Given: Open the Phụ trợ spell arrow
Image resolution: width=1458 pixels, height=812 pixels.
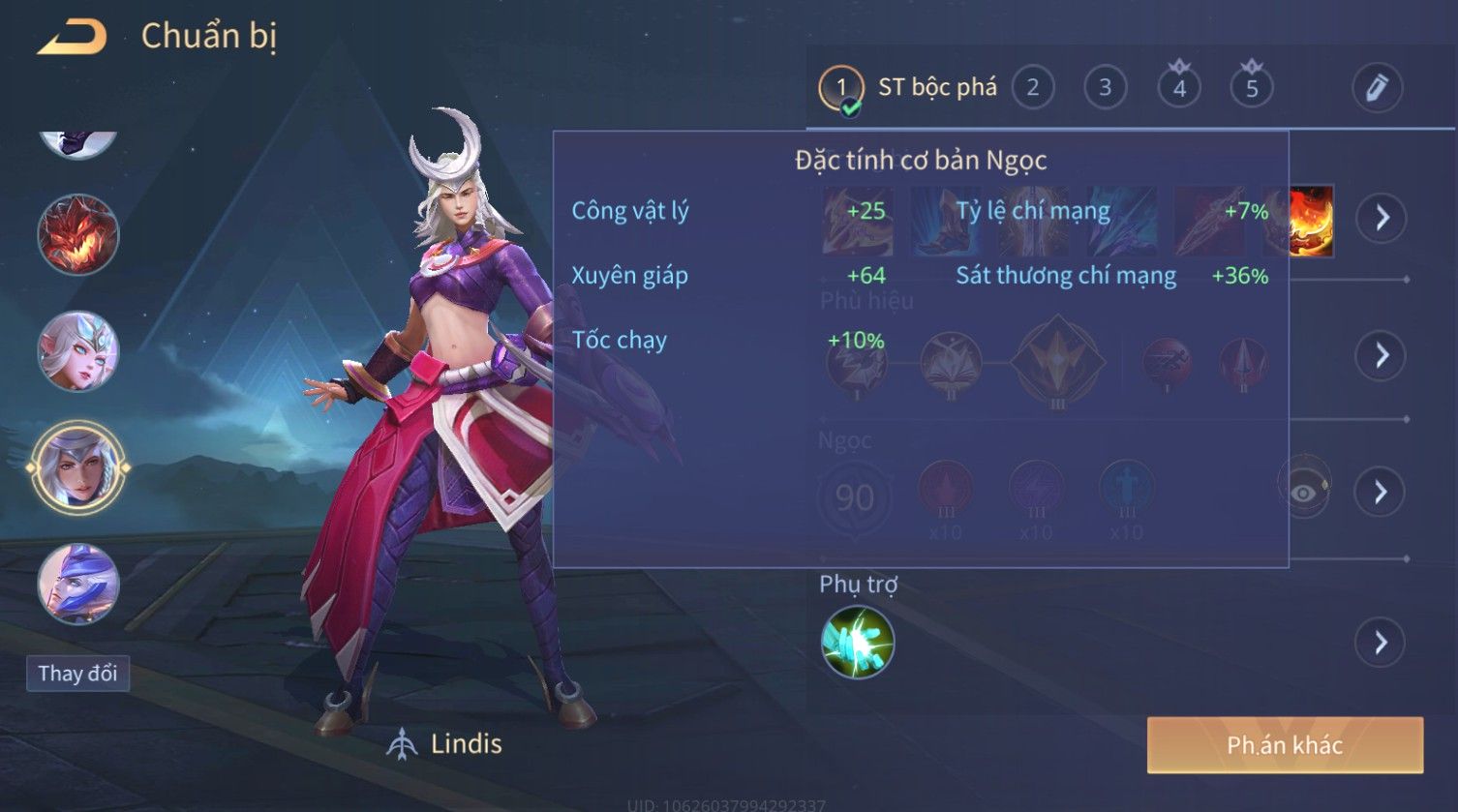Looking at the screenshot, I should coord(1381,643).
